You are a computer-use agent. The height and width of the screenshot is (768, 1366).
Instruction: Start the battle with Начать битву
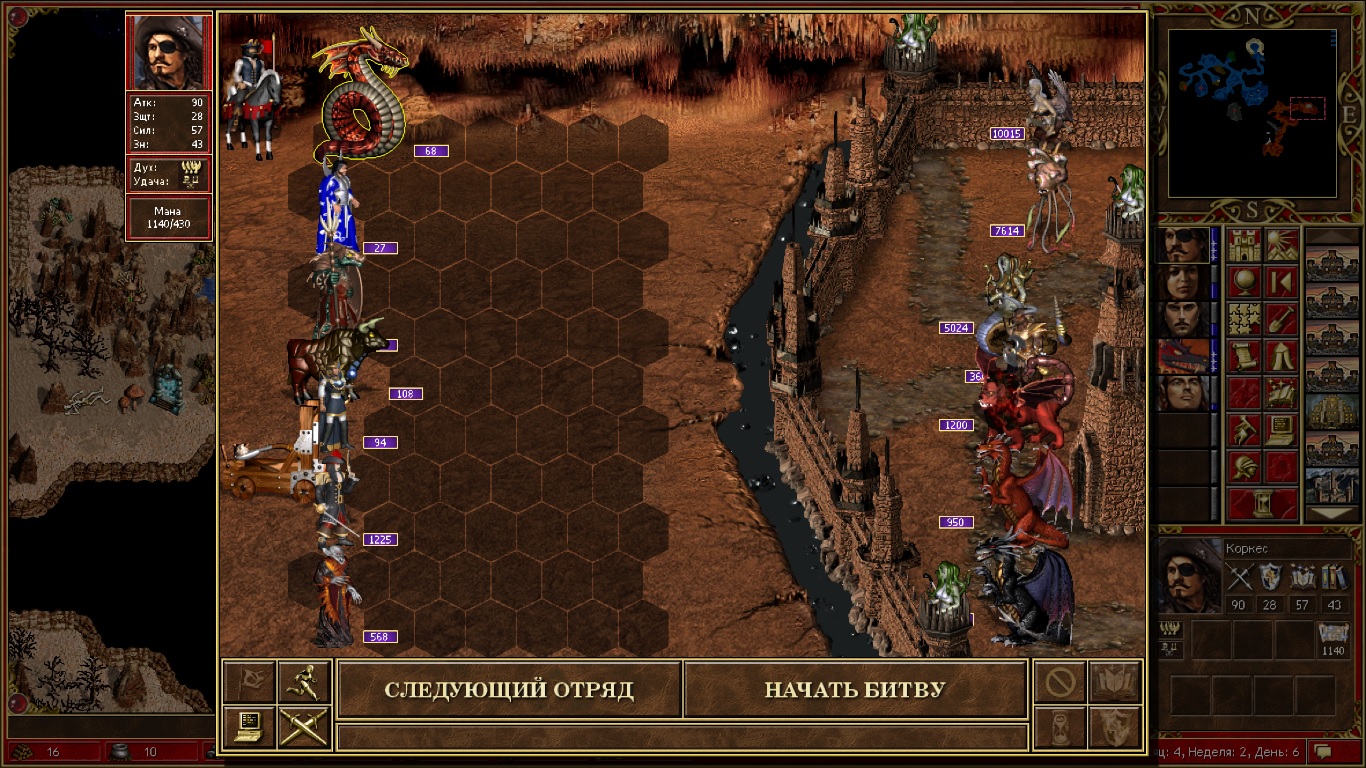854,690
